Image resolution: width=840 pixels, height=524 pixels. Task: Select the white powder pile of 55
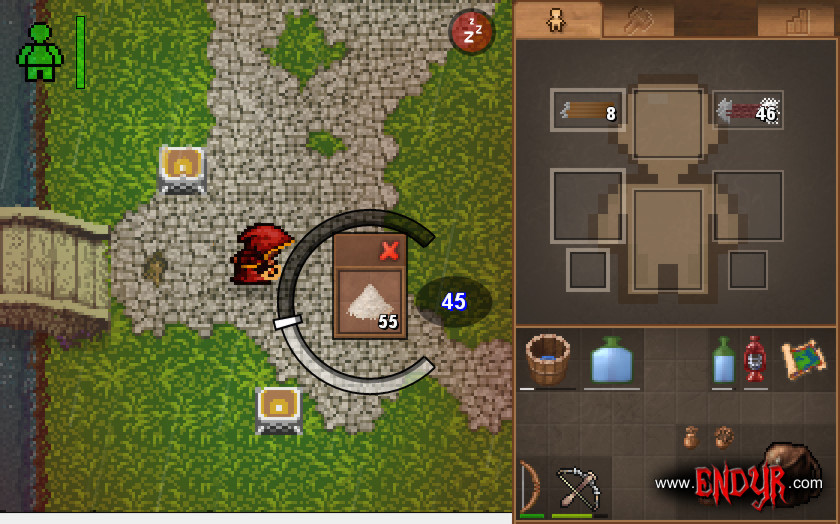369,304
